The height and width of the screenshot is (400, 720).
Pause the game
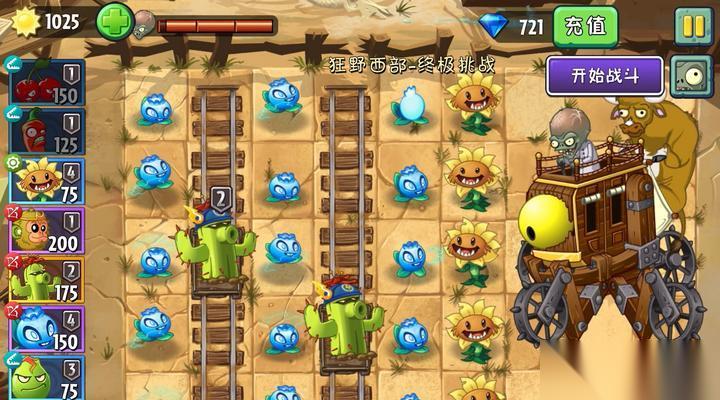(x=691, y=26)
